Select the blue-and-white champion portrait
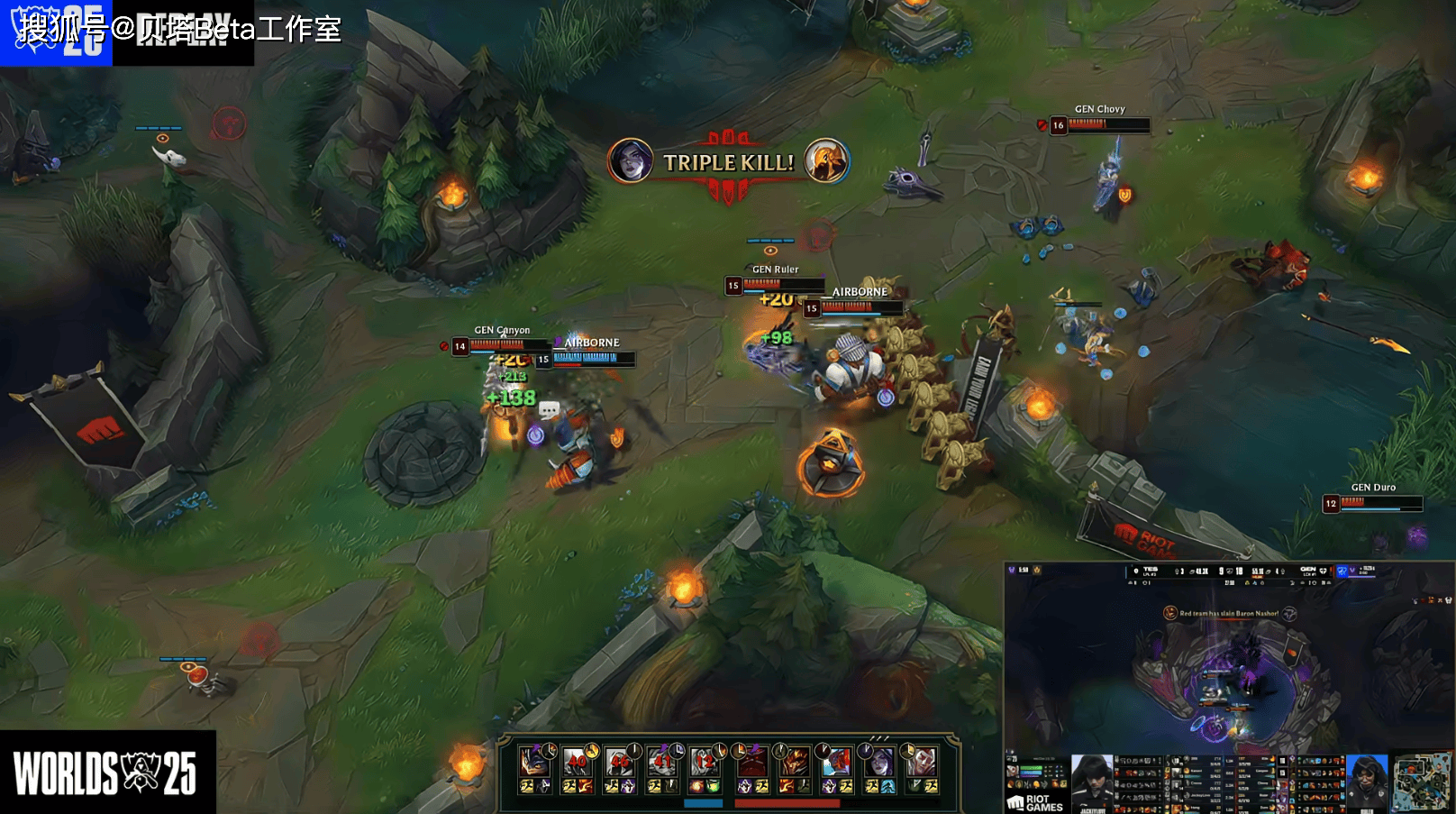The image size is (1456, 814). pos(837,763)
